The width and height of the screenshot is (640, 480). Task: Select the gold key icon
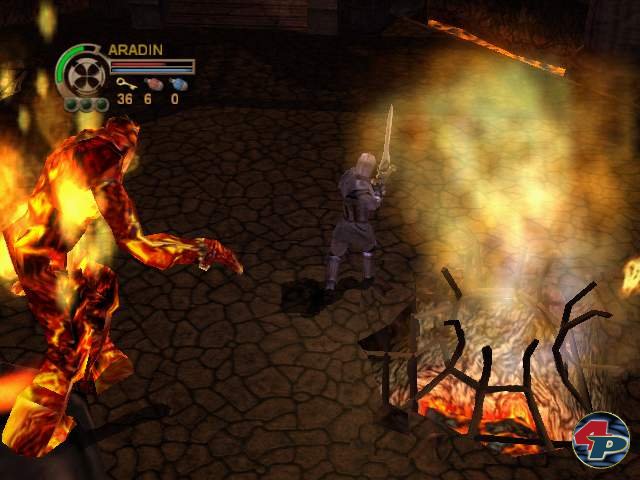pos(124,84)
